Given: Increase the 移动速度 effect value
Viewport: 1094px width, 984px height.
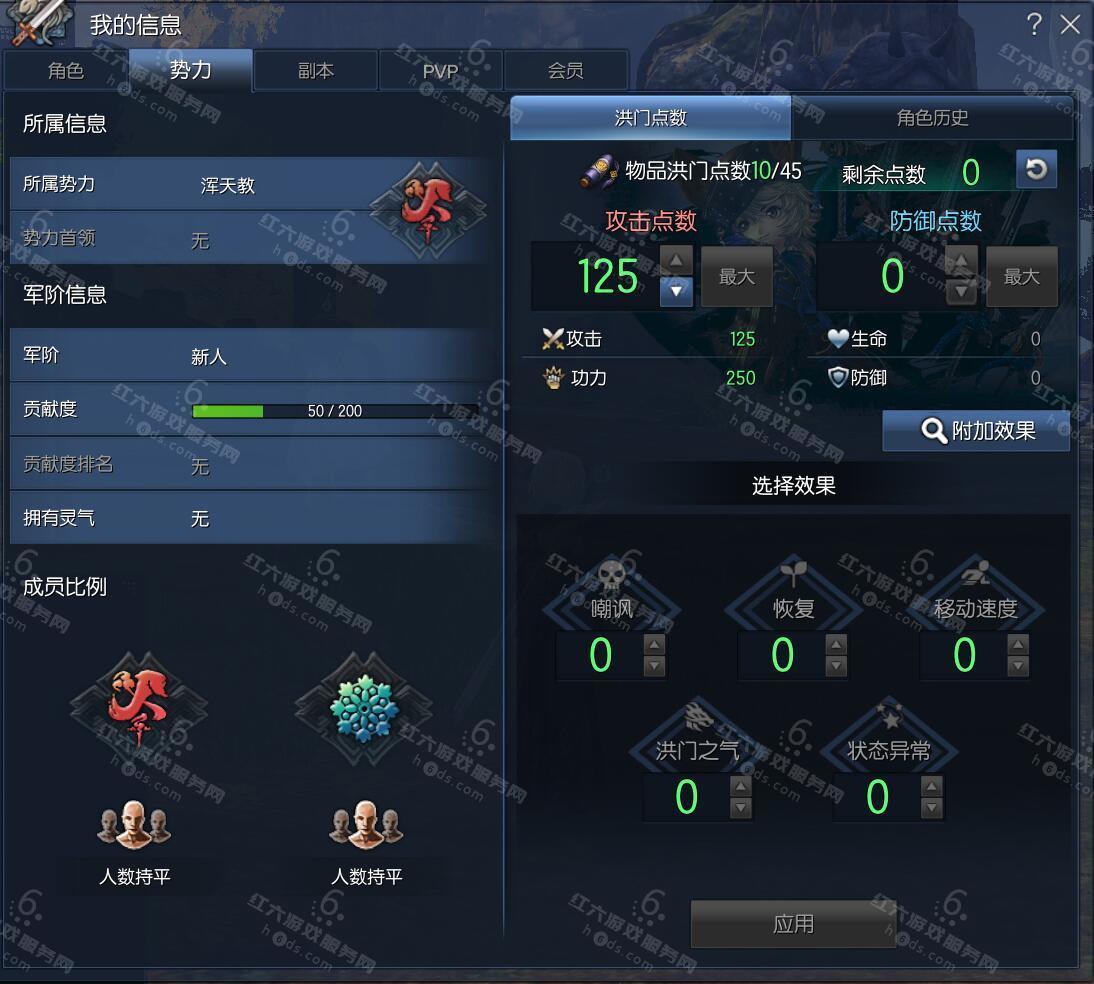Looking at the screenshot, I should (1018, 645).
